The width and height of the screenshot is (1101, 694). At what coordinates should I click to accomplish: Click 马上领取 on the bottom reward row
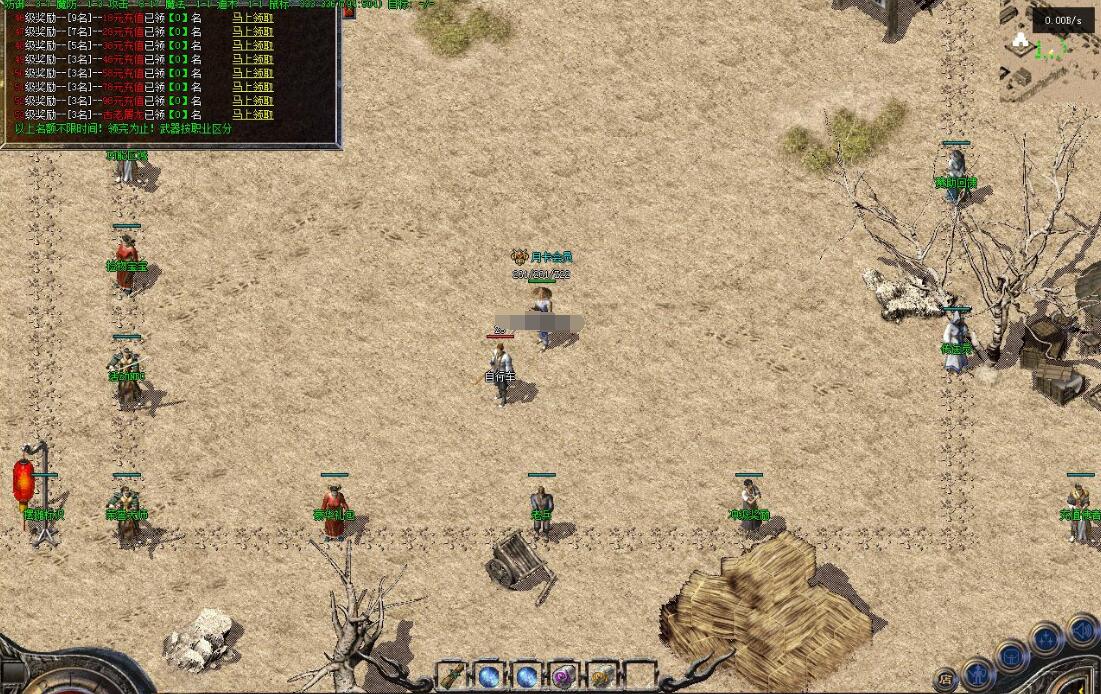click(252, 116)
